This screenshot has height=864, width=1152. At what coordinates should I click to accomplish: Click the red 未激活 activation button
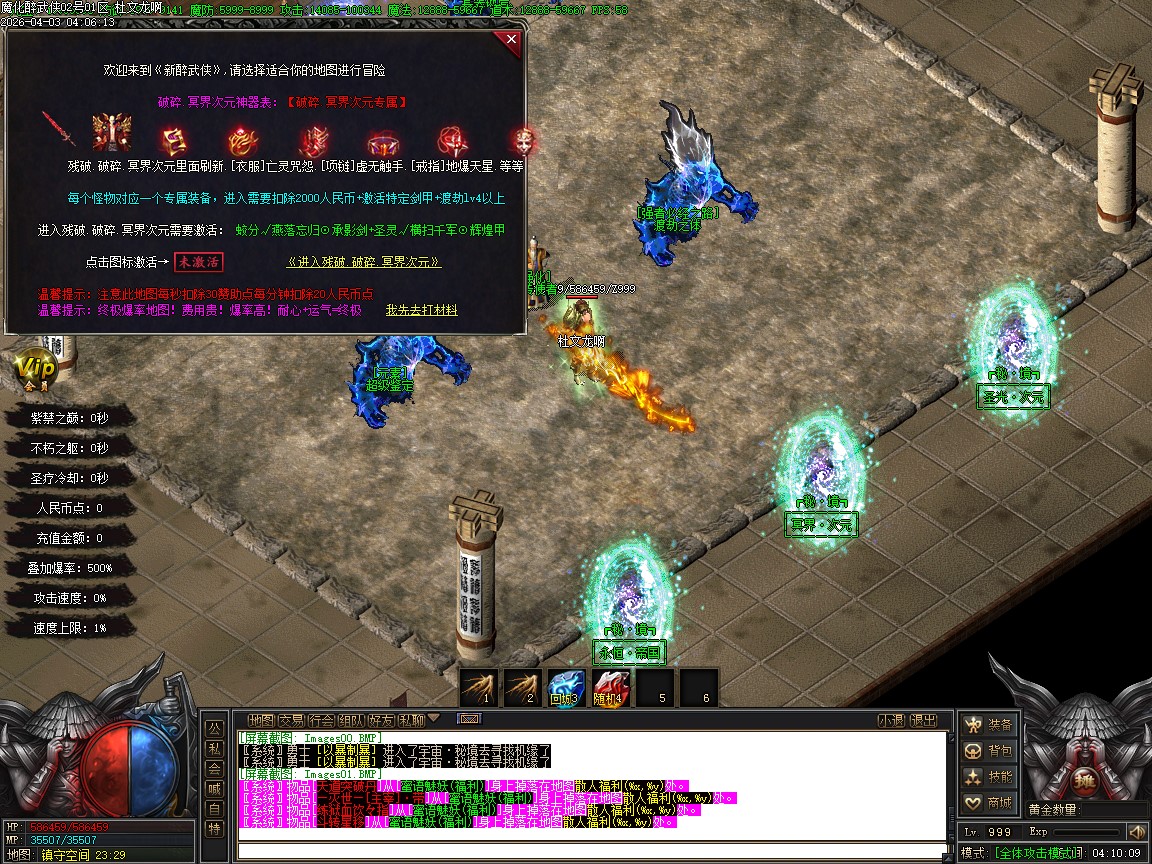pyautogui.click(x=198, y=262)
